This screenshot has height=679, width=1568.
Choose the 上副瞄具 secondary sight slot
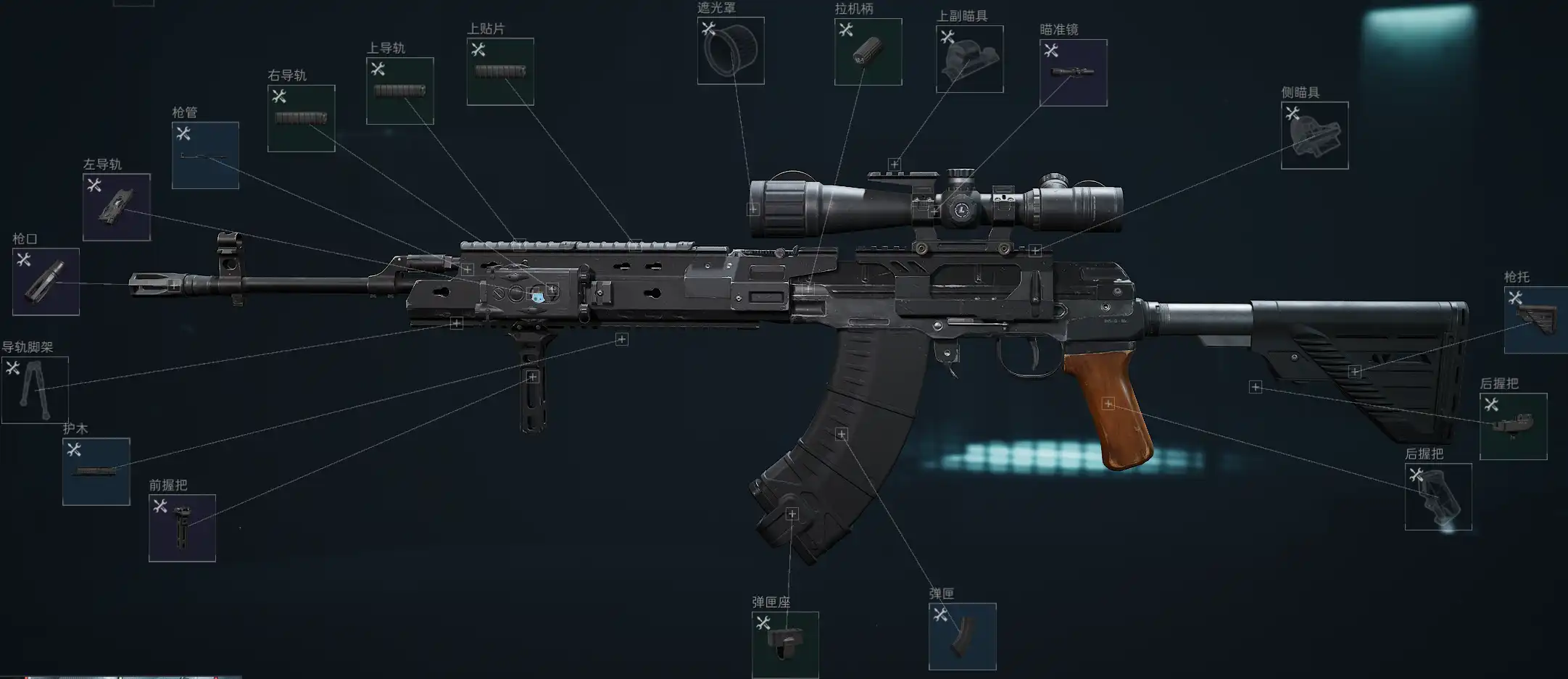click(x=969, y=59)
